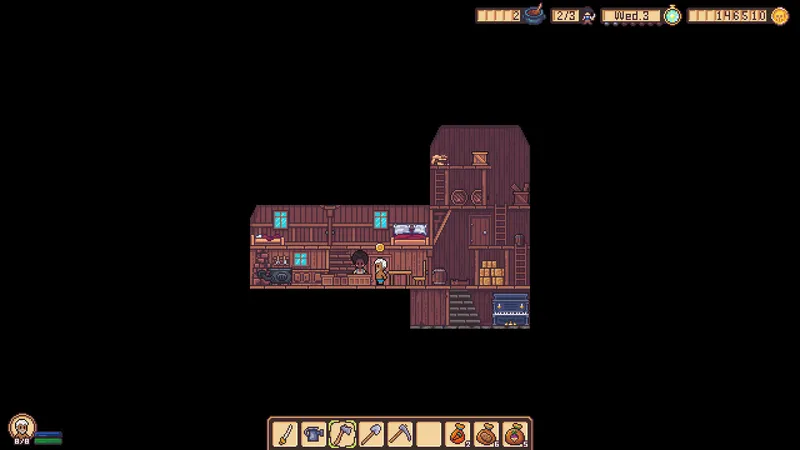
Task: Click the player portrait icon
Action: (19, 427)
